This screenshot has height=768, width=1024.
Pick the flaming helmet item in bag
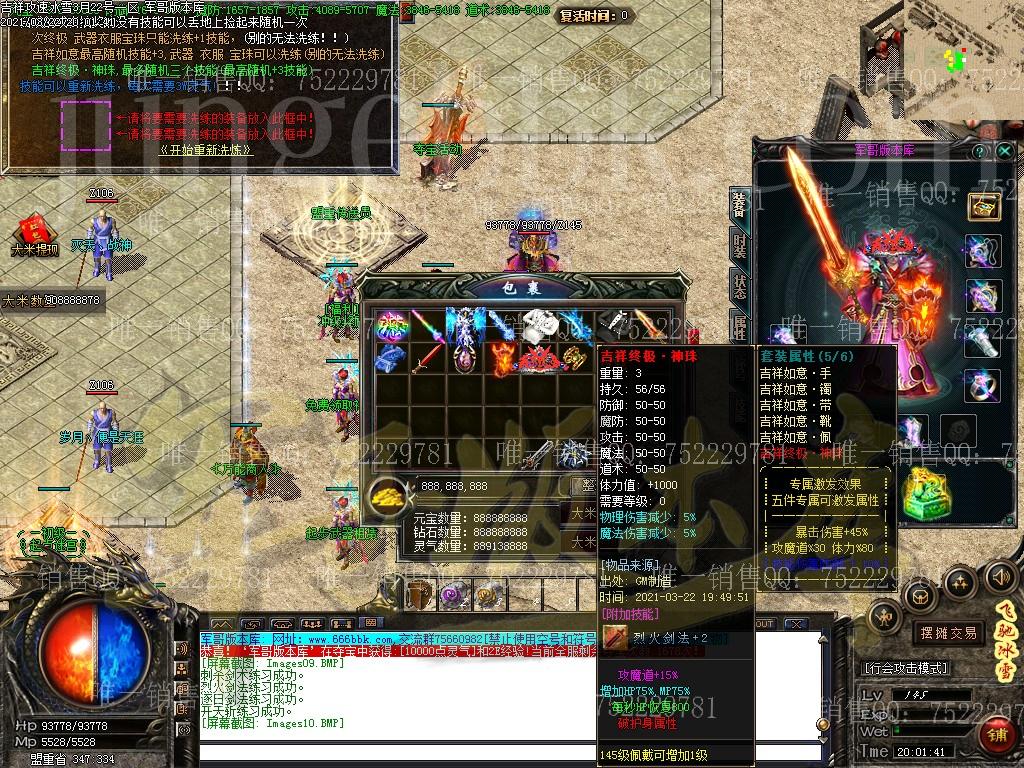pos(502,358)
